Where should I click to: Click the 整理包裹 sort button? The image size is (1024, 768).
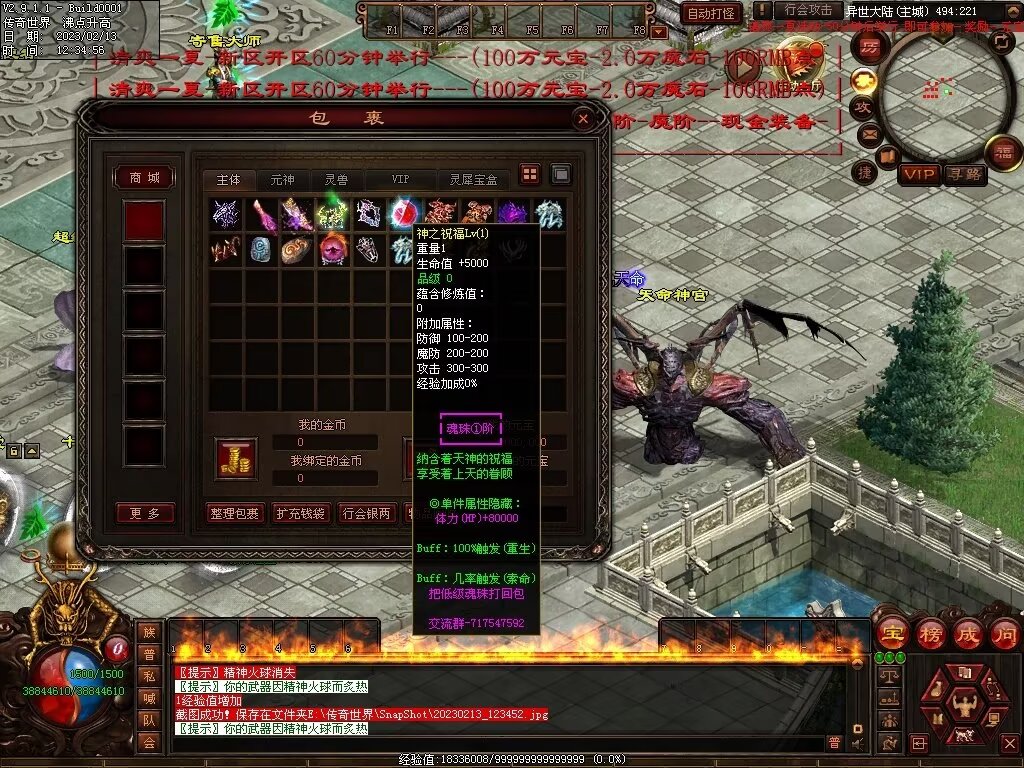[x=235, y=514]
